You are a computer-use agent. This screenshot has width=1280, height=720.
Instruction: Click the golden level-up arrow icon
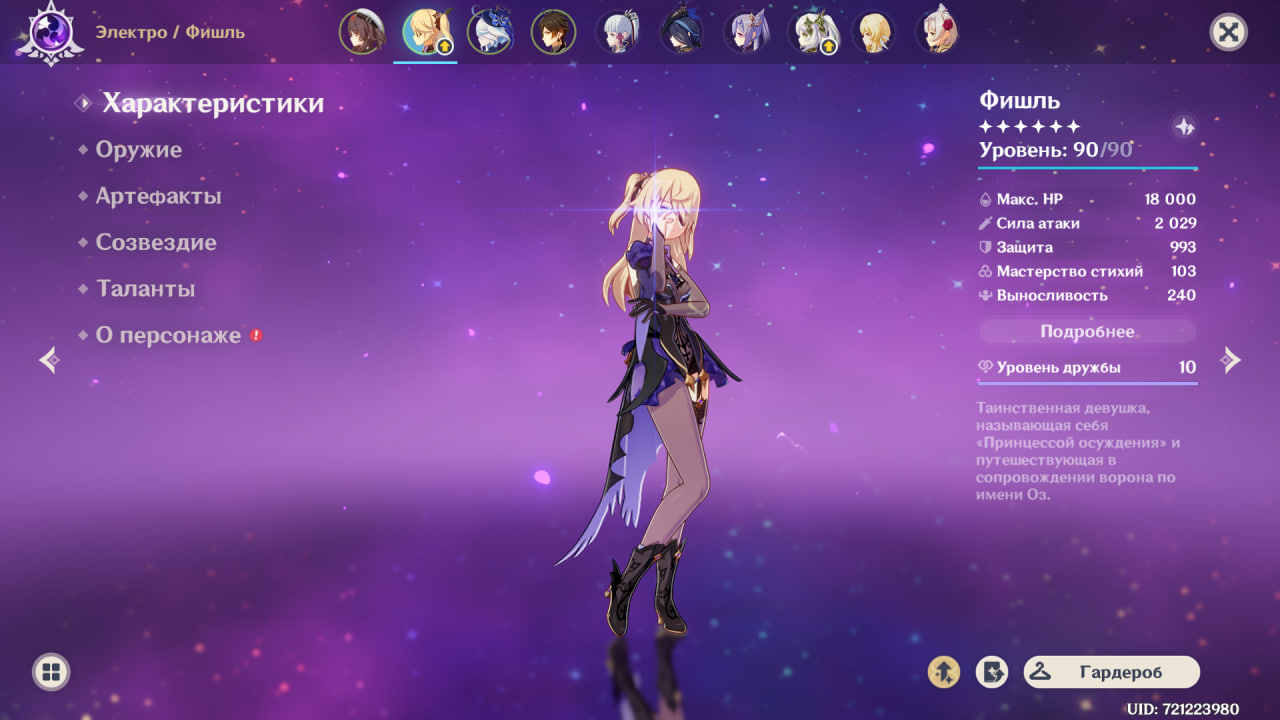[944, 672]
